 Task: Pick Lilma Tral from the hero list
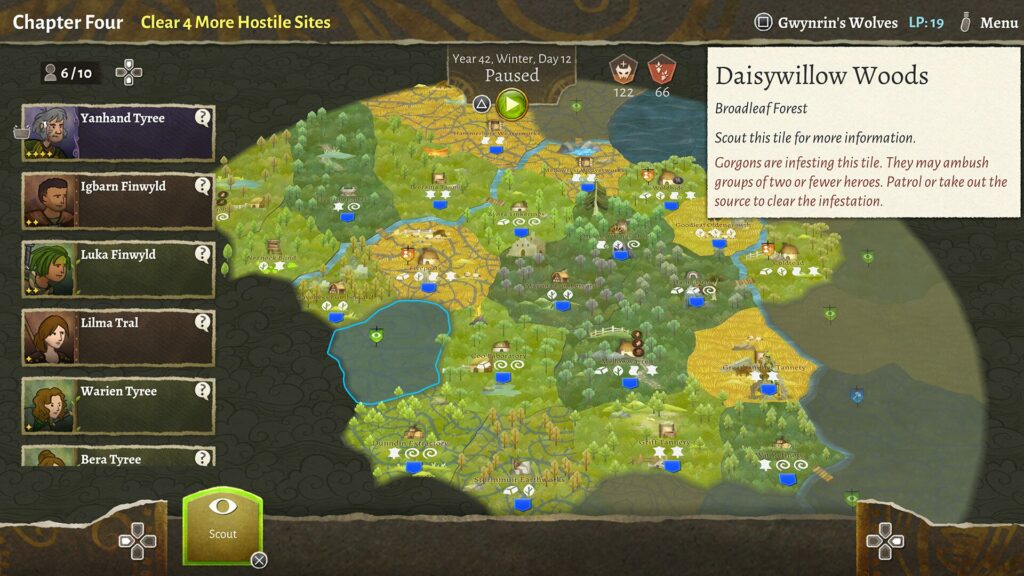[x=118, y=337]
